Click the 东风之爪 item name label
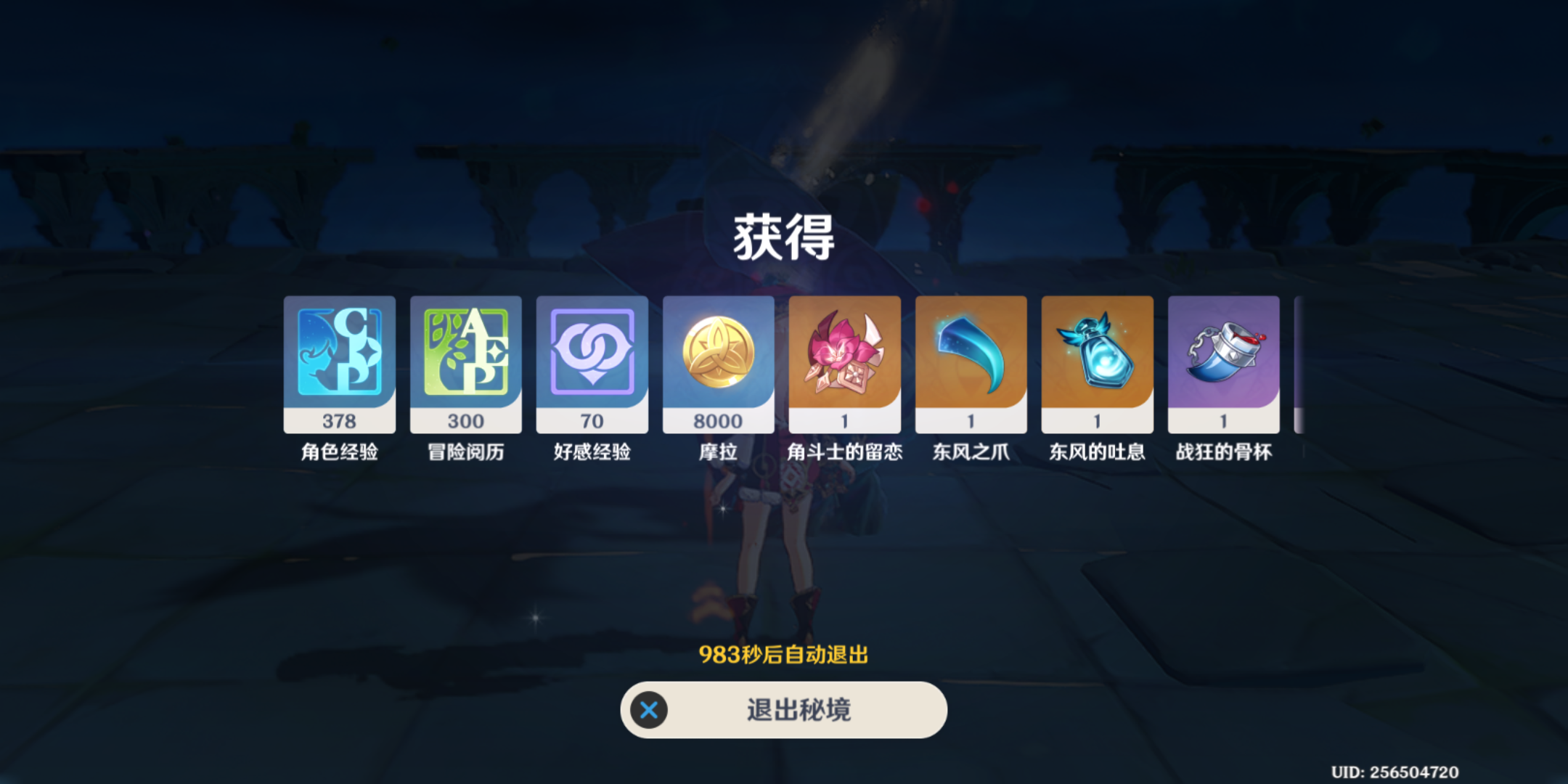1568x784 pixels. tap(971, 452)
